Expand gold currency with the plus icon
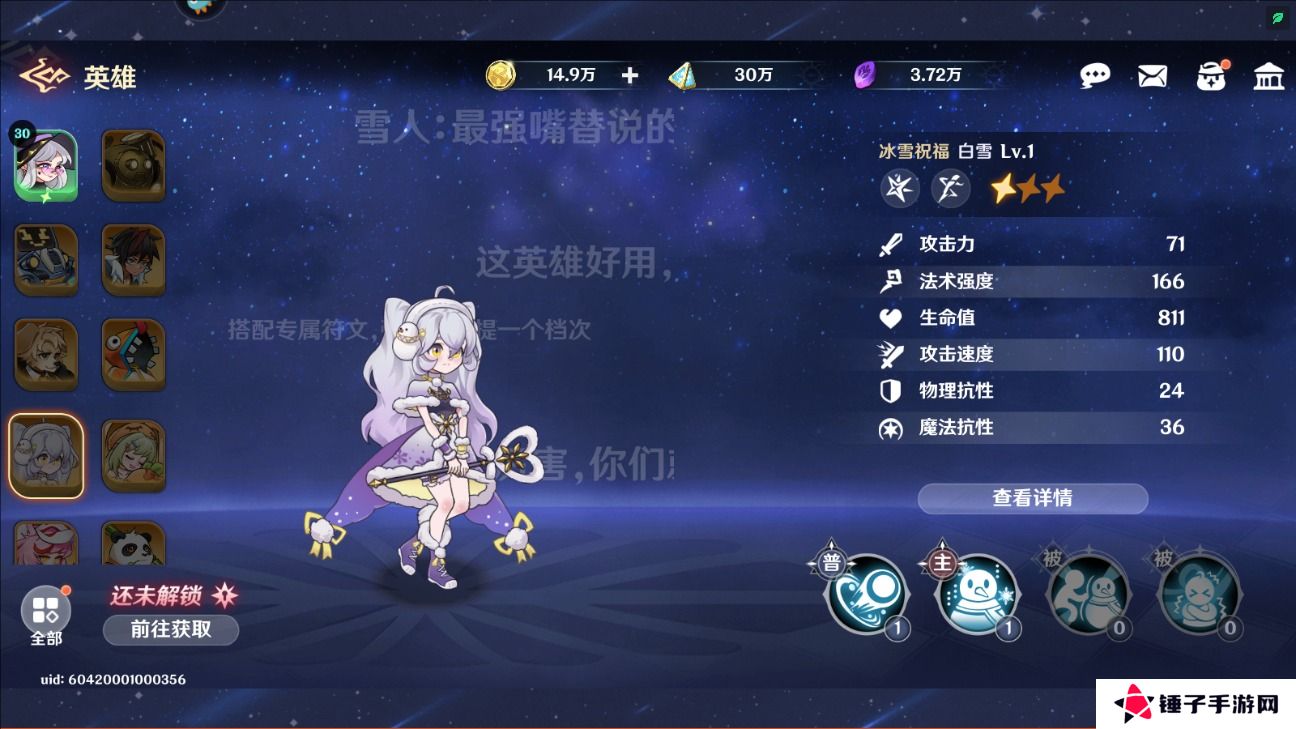Screen dimensions: 1296x729 pos(629,74)
